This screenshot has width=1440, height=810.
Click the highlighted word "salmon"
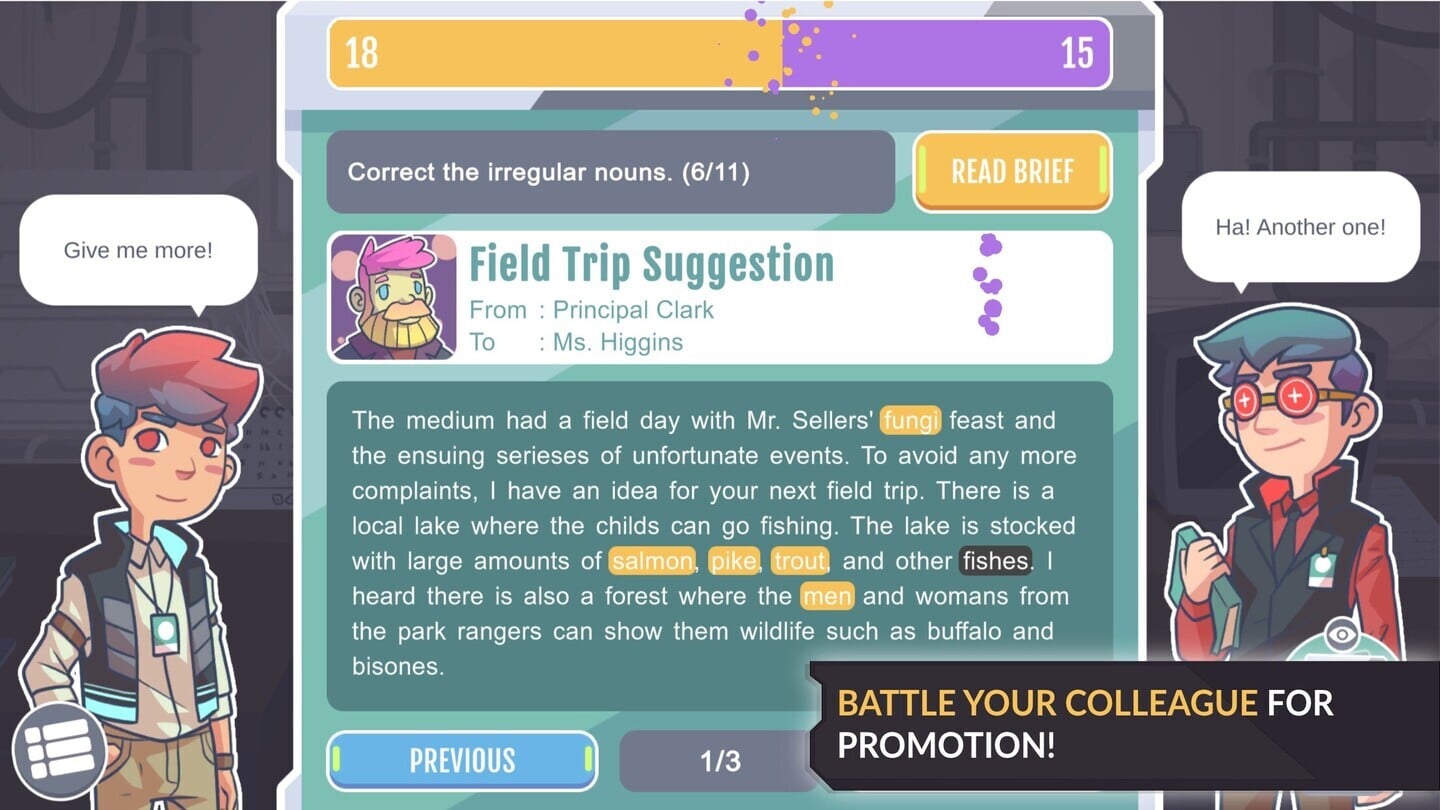click(652, 561)
